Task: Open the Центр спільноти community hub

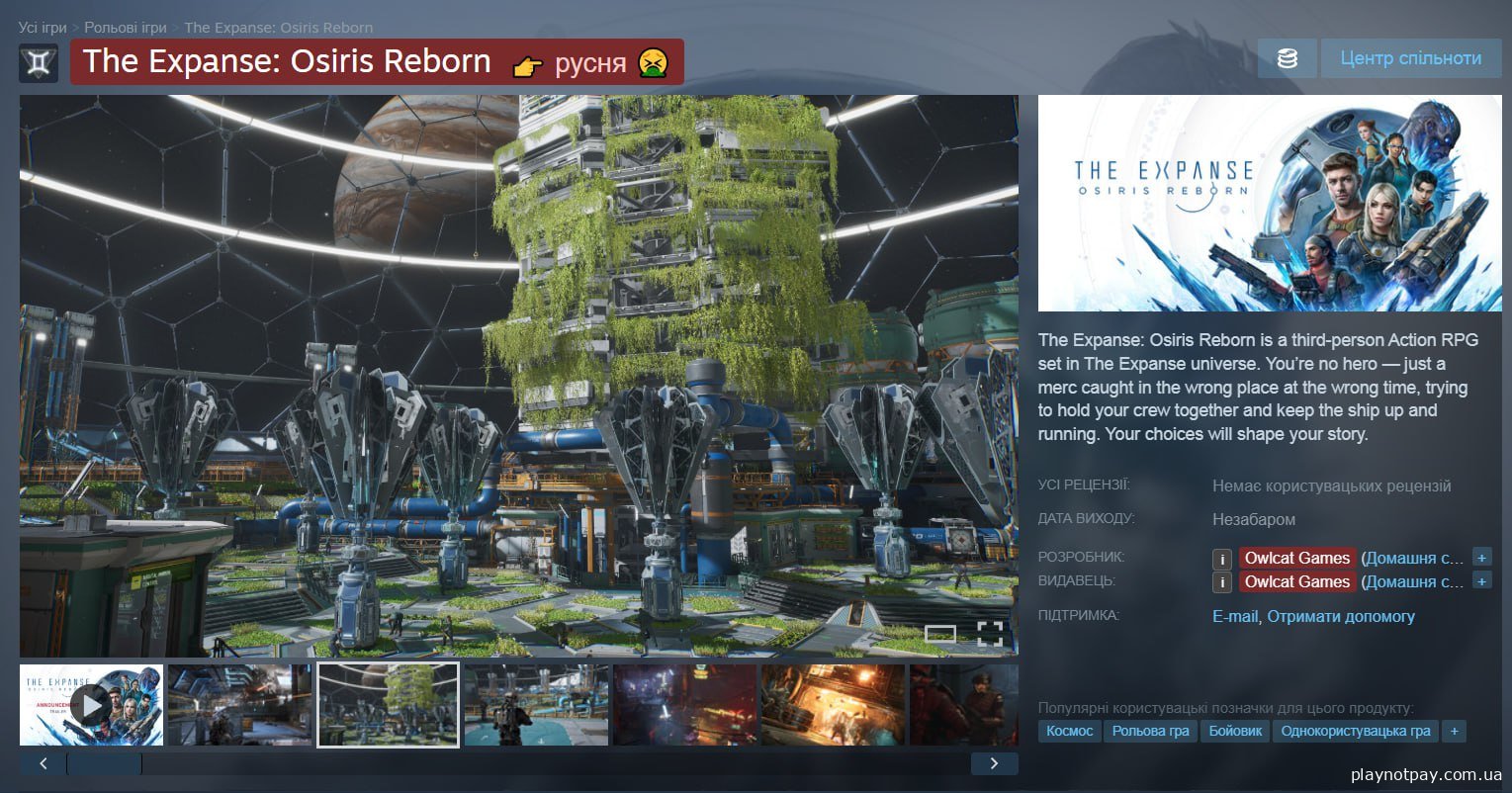Action: coord(1410,58)
